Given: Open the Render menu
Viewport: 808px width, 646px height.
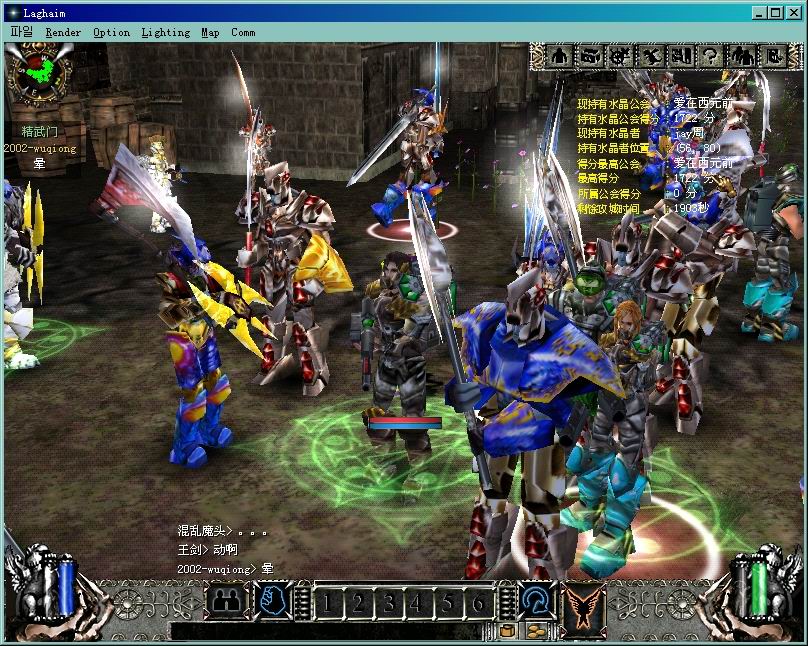Looking at the screenshot, I should tap(63, 32).
